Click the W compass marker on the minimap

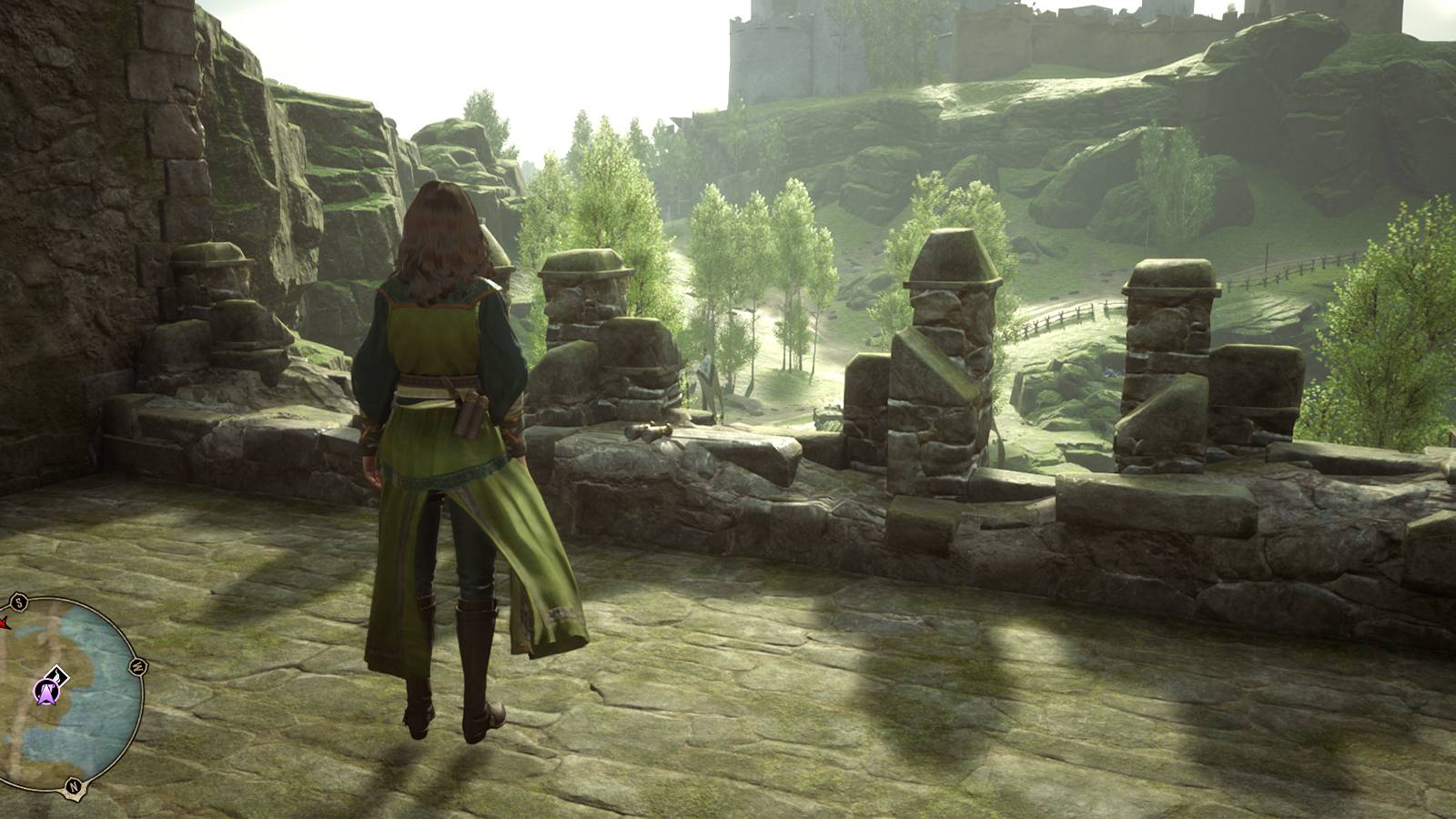(x=139, y=666)
